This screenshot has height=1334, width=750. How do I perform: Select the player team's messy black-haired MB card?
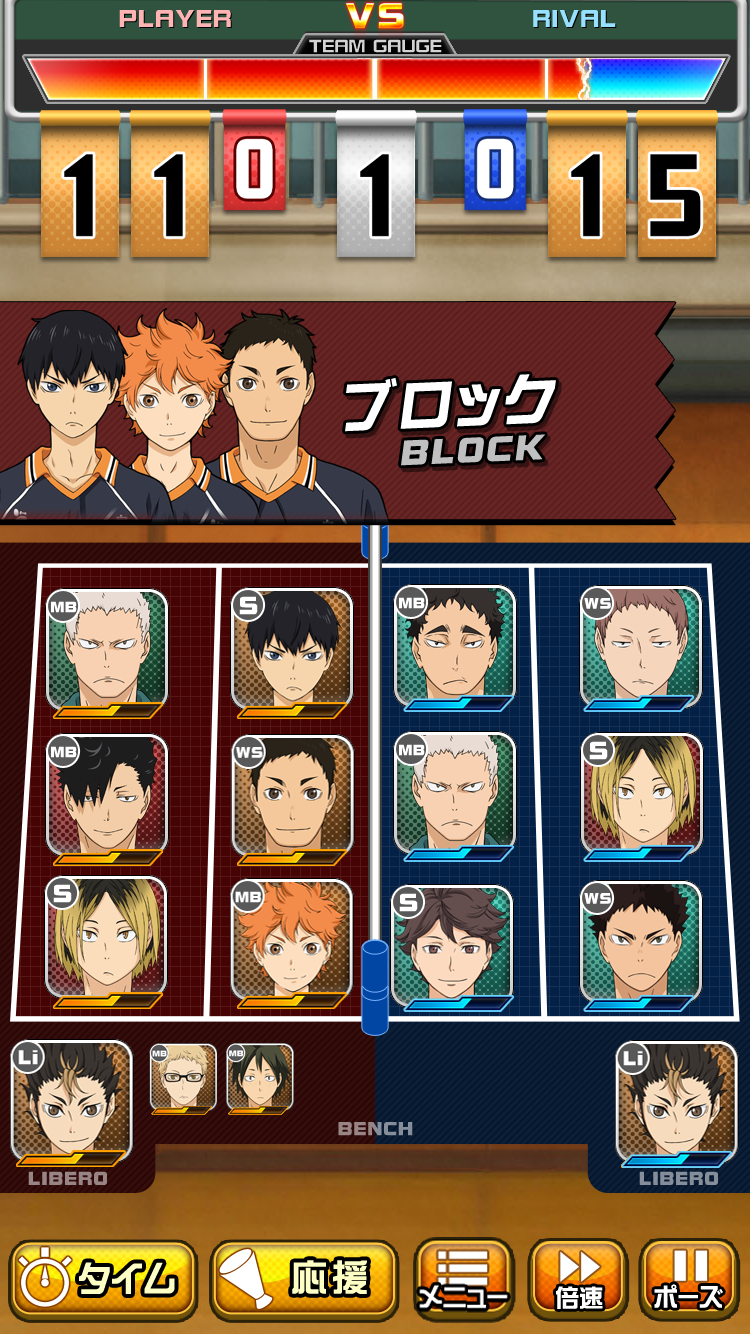[x=107, y=796]
